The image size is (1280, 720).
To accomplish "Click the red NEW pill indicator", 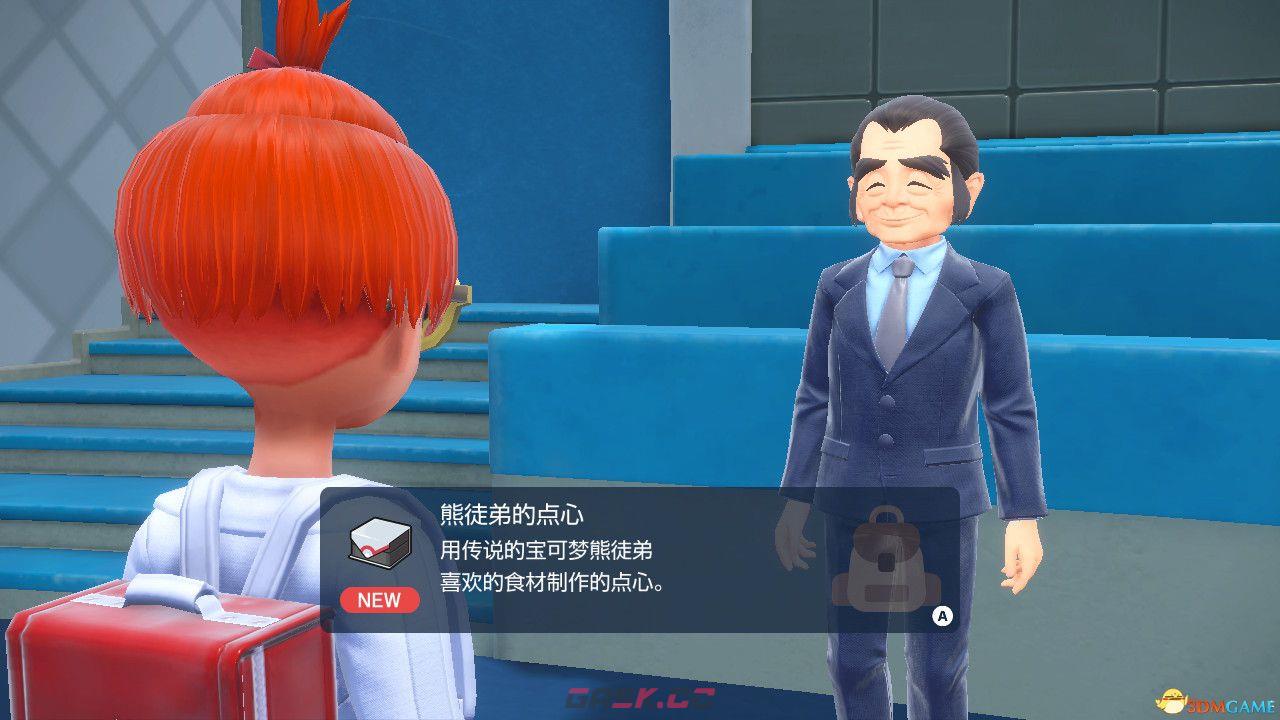I will tap(380, 600).
